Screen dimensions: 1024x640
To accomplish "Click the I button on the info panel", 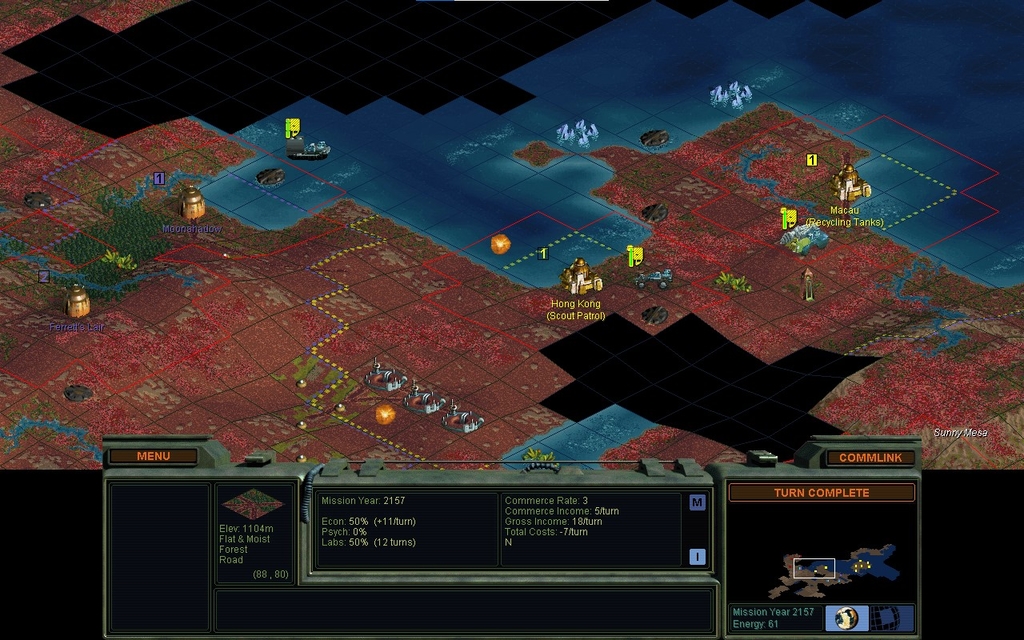I will point(697,557).
